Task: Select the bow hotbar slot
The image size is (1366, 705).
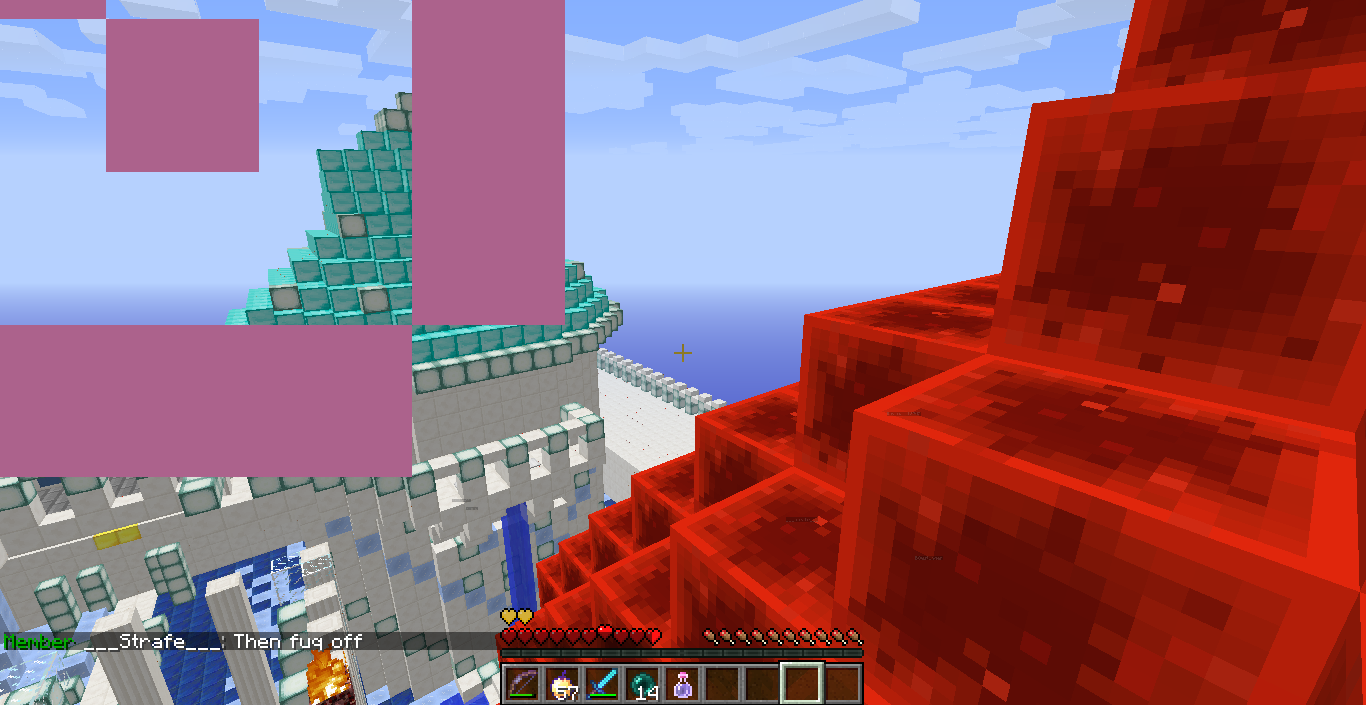Action: [522, 684]
